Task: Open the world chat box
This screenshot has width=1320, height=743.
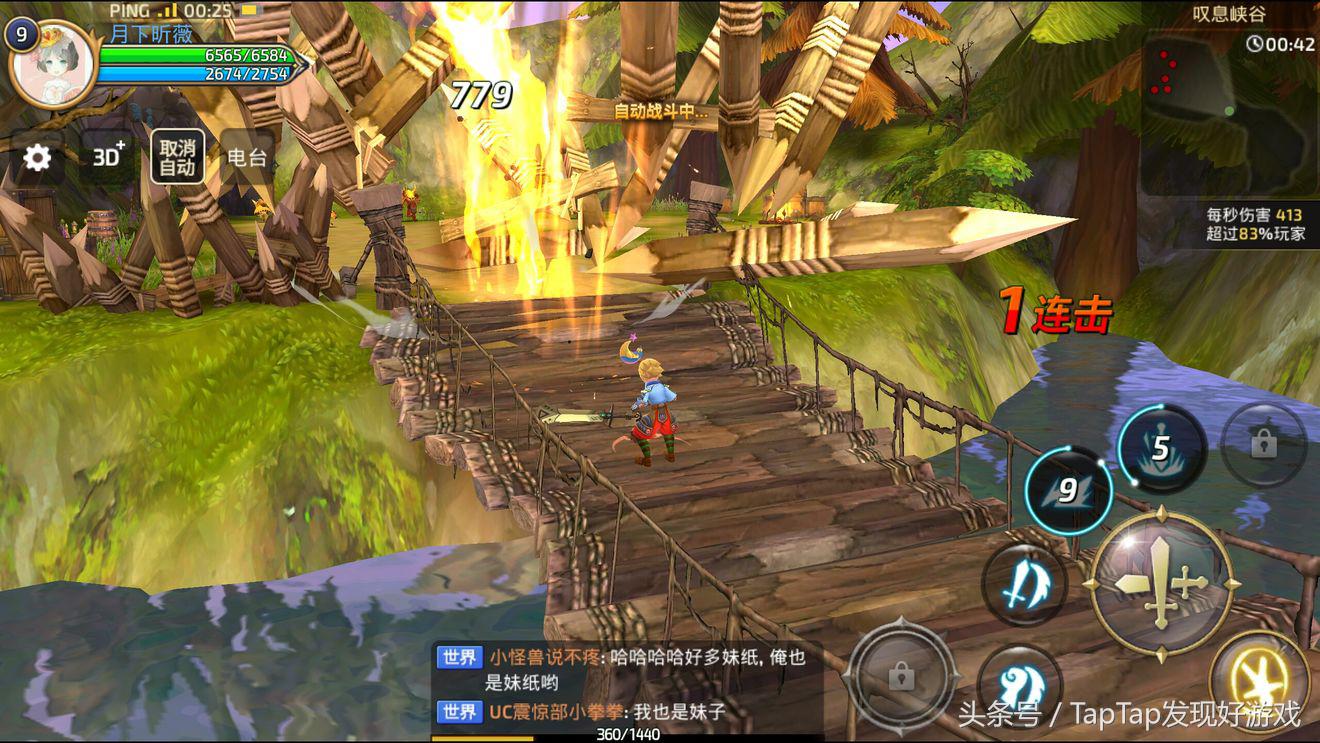Action: click(627, 684)
